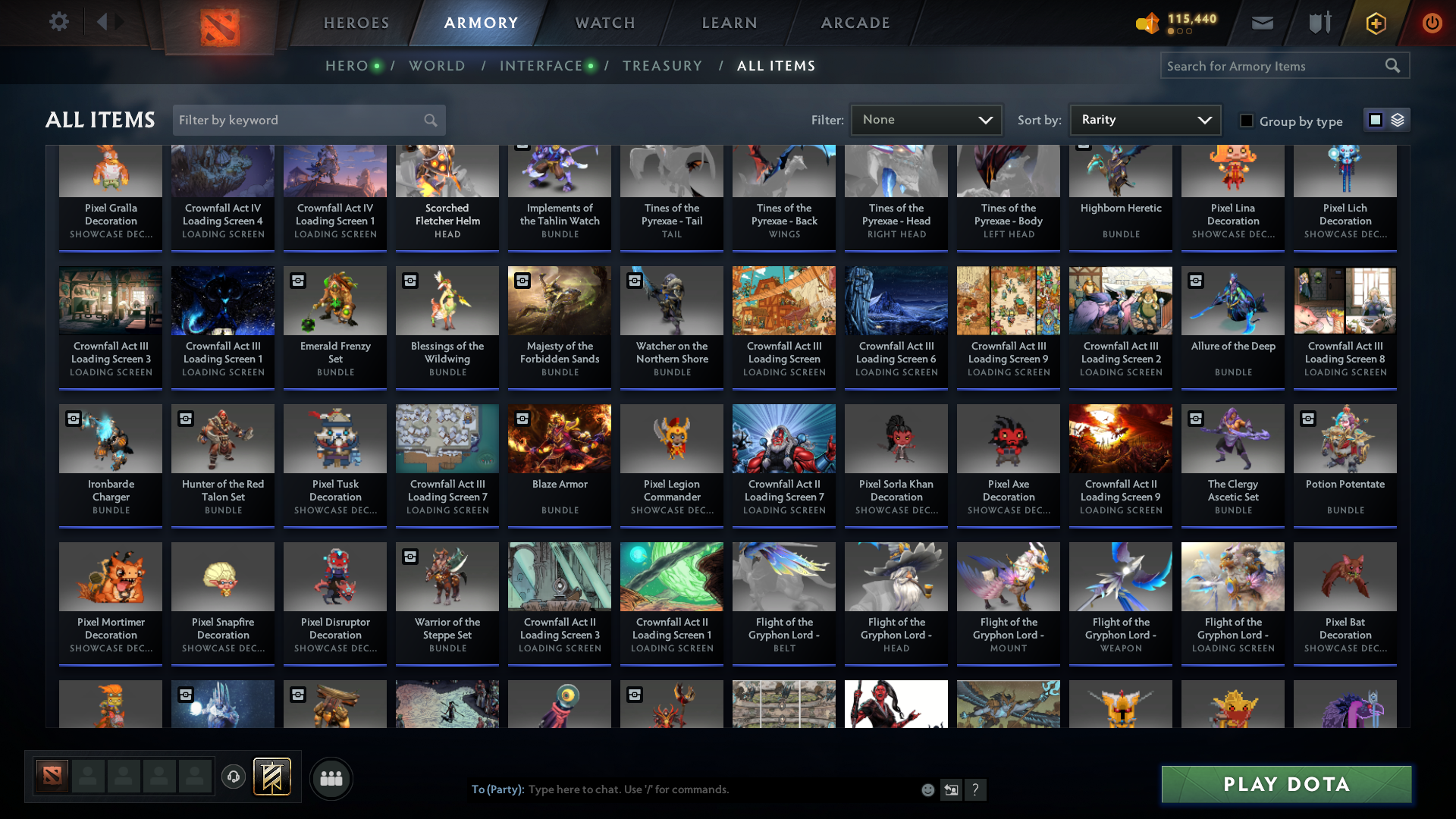Open the friends list people icon
The image size is (1456, 819).
tap(330, 778)
